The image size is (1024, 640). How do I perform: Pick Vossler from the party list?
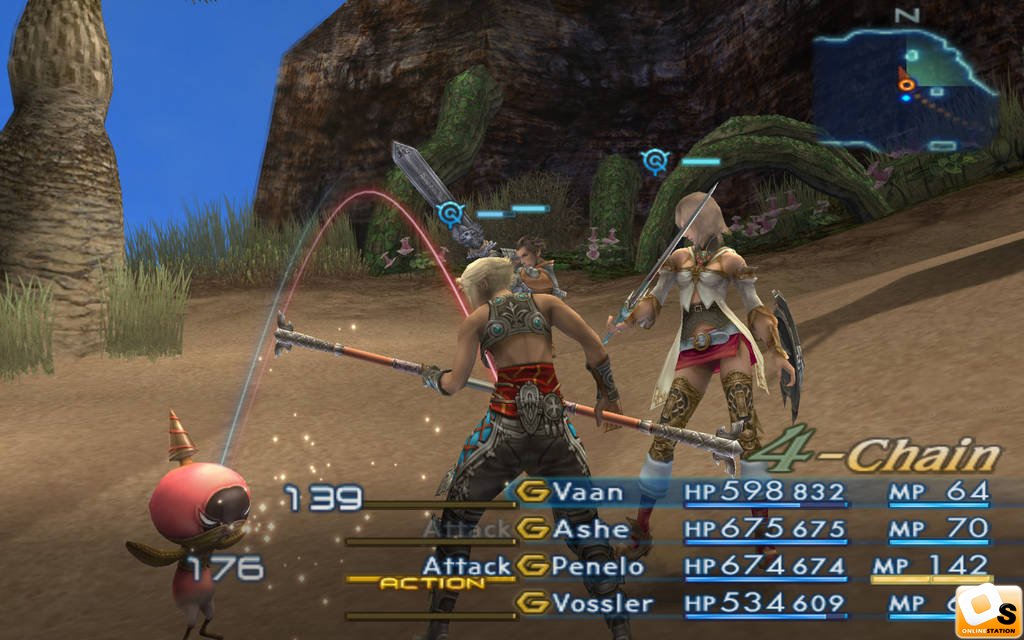[x=604, y=603]
